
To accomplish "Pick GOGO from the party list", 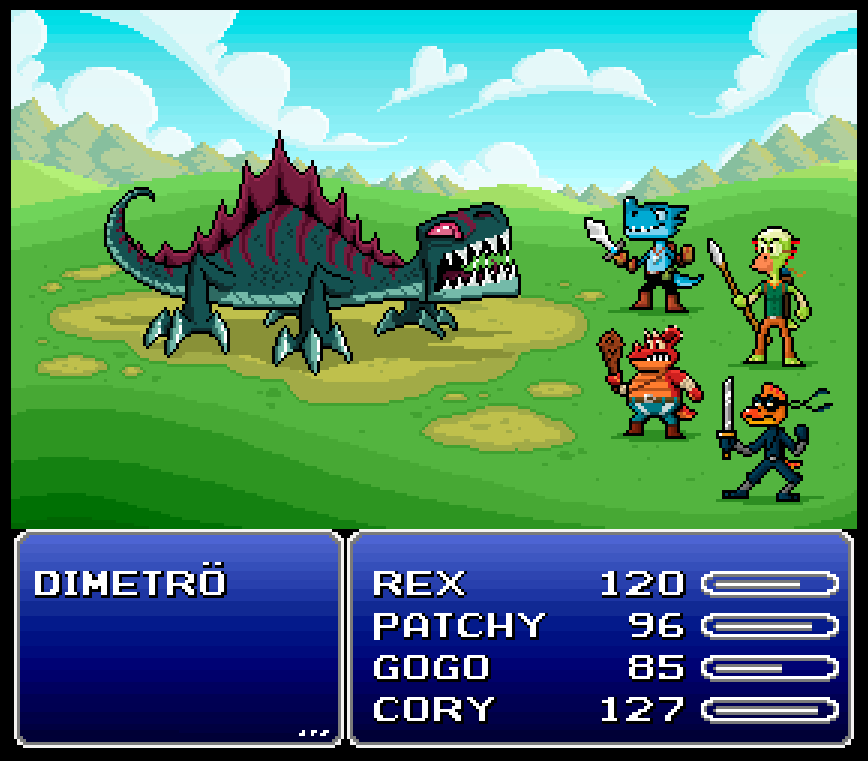I will tap(431, 667).
